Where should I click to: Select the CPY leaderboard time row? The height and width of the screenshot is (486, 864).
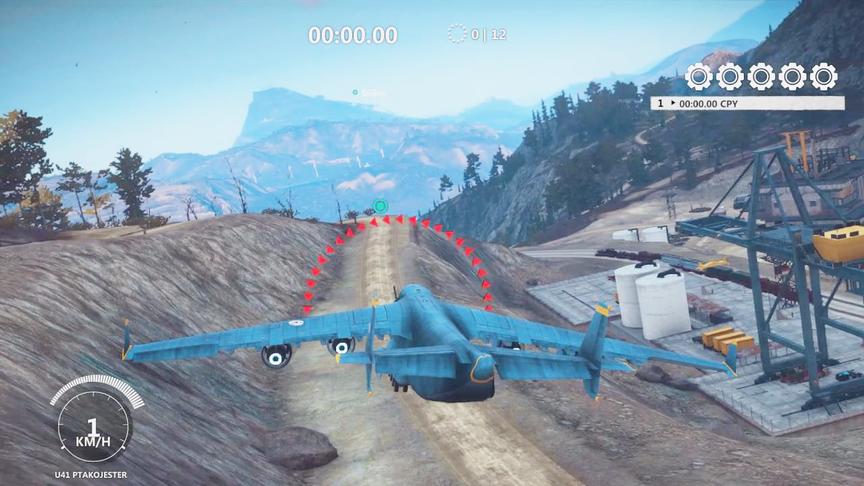click(747, 103)
